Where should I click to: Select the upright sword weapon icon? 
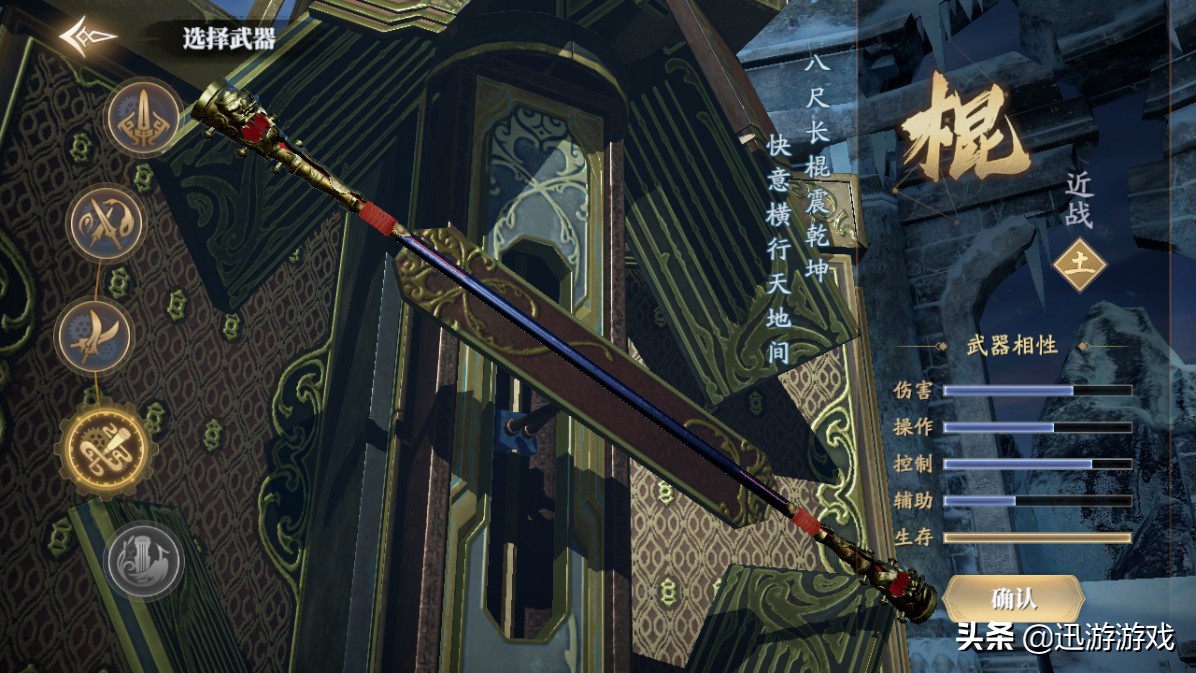tap(144, 118)
